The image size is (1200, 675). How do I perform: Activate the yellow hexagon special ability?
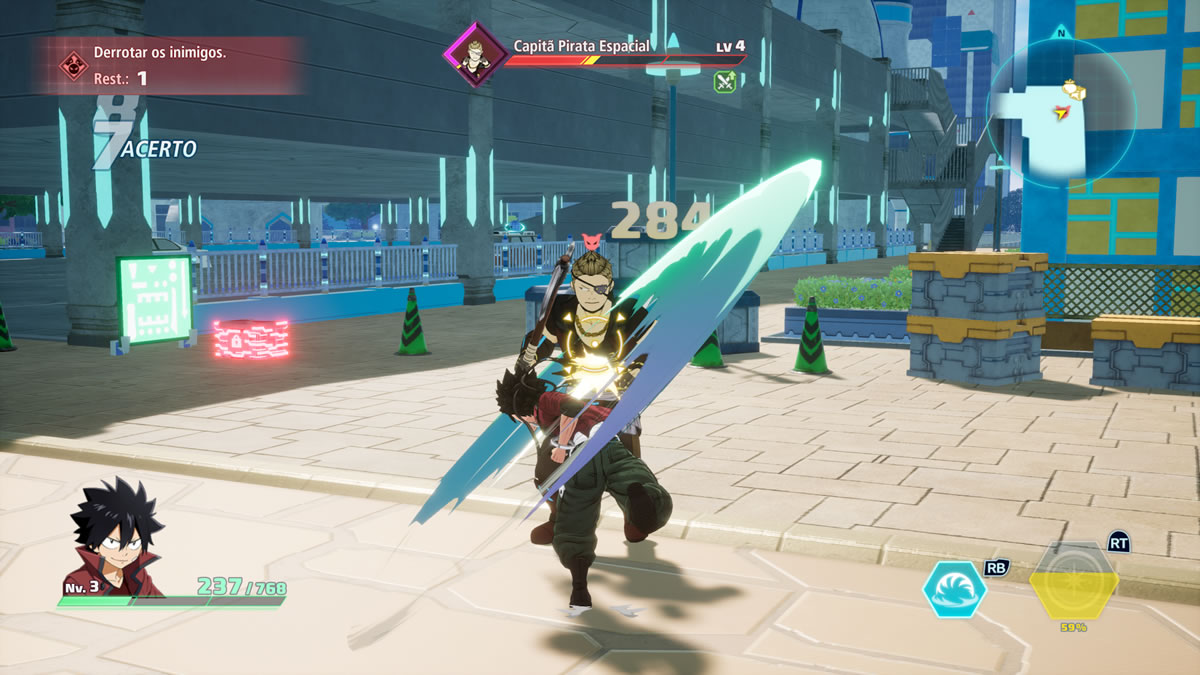coord(1074,584)
